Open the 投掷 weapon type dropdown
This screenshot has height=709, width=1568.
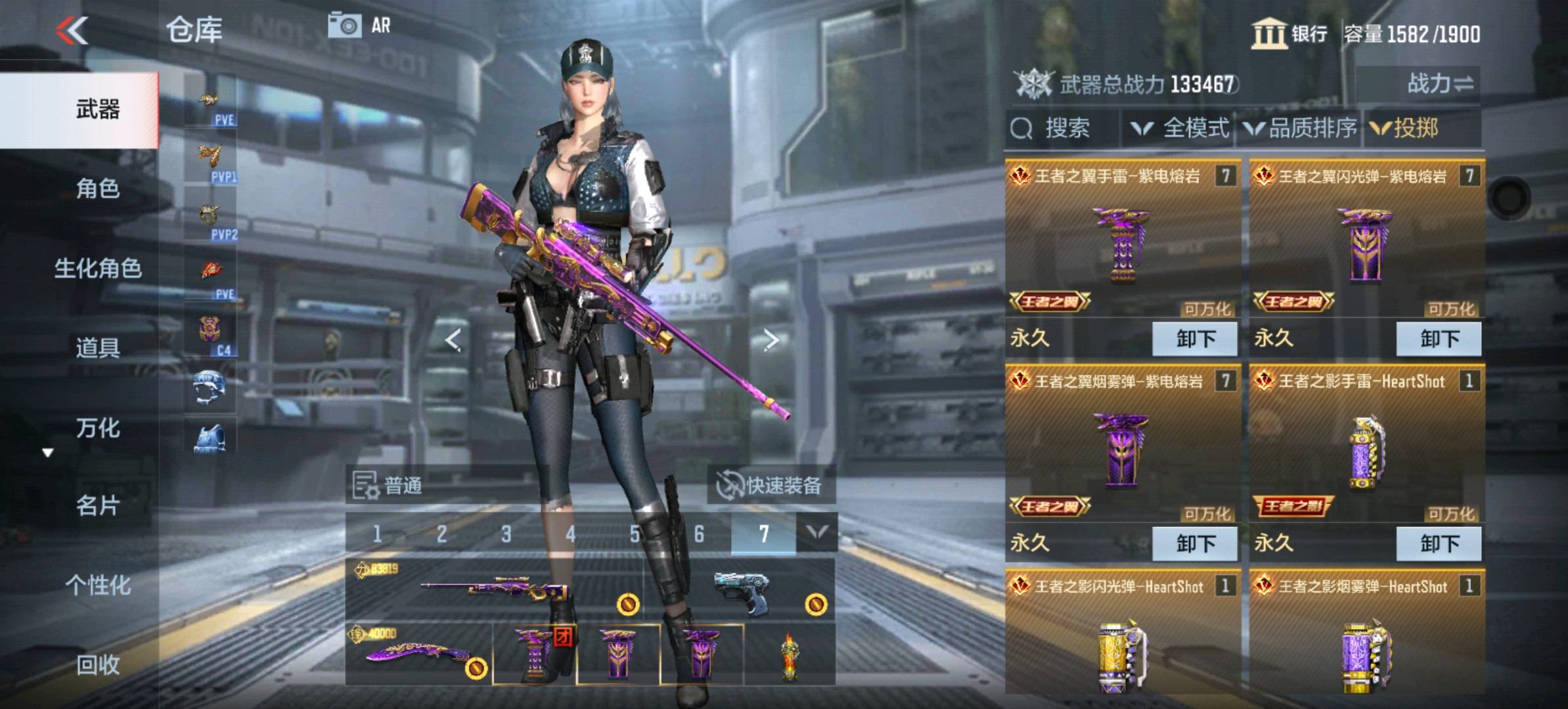[x=1406, y=128]
